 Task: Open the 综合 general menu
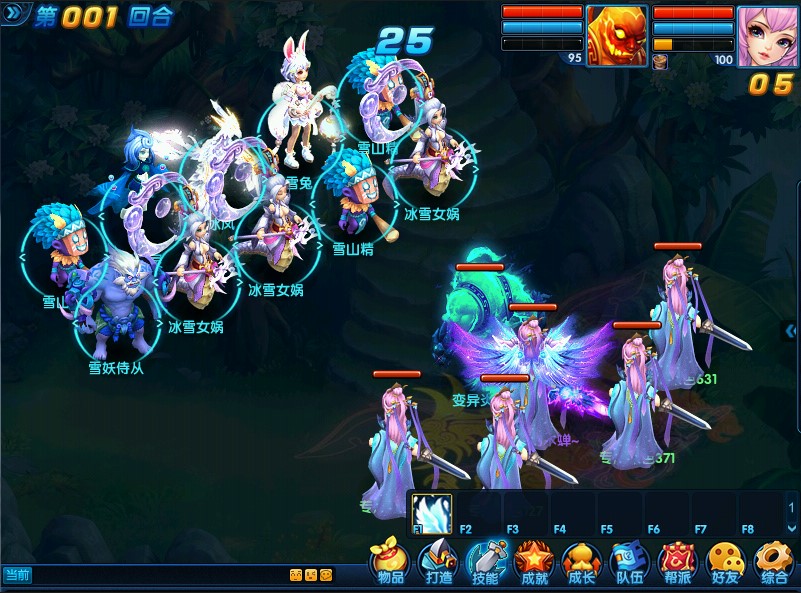[x=774, y=562]
